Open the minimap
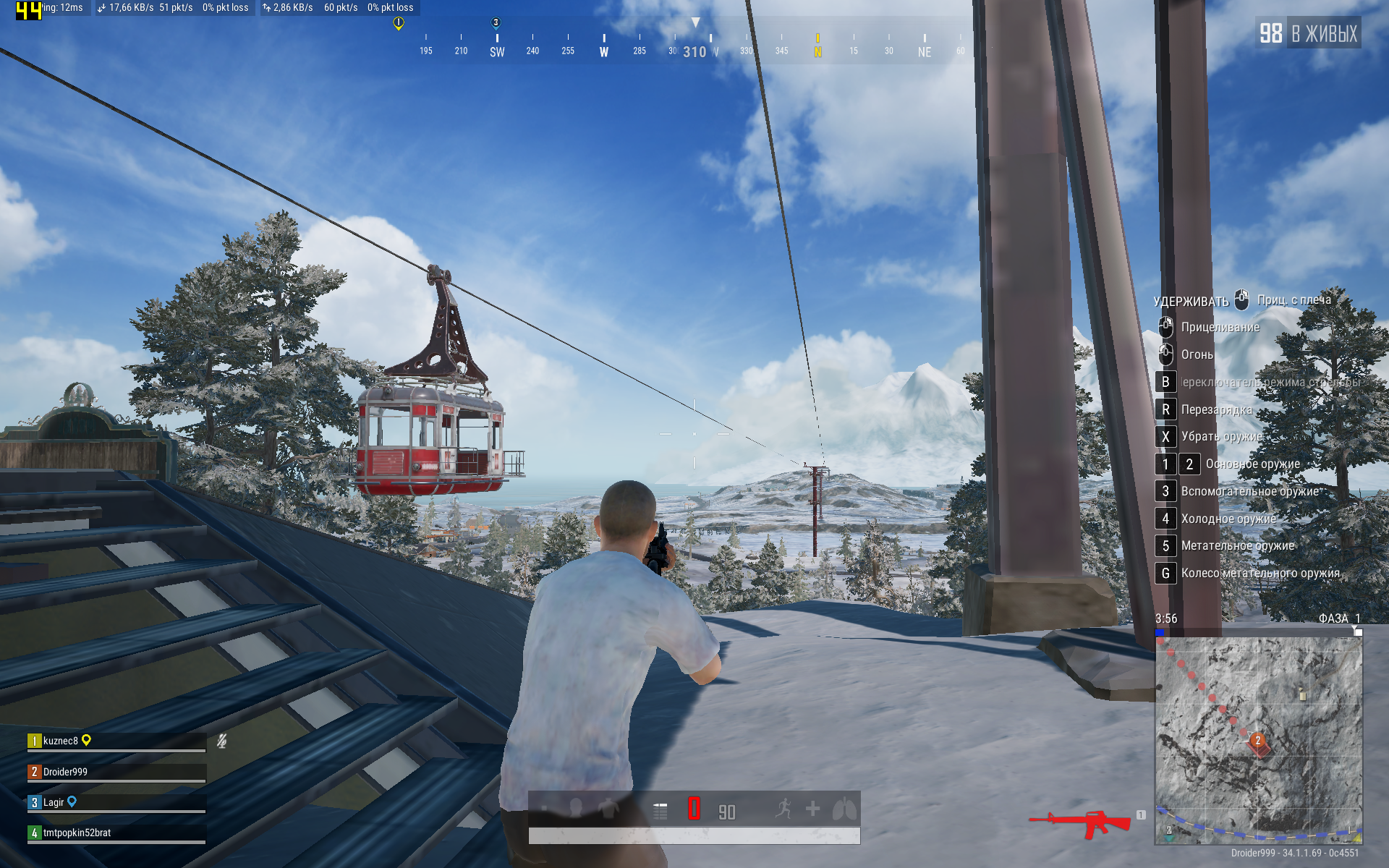The width and height of the screenshot is (1389, 868). (1258, 739)
